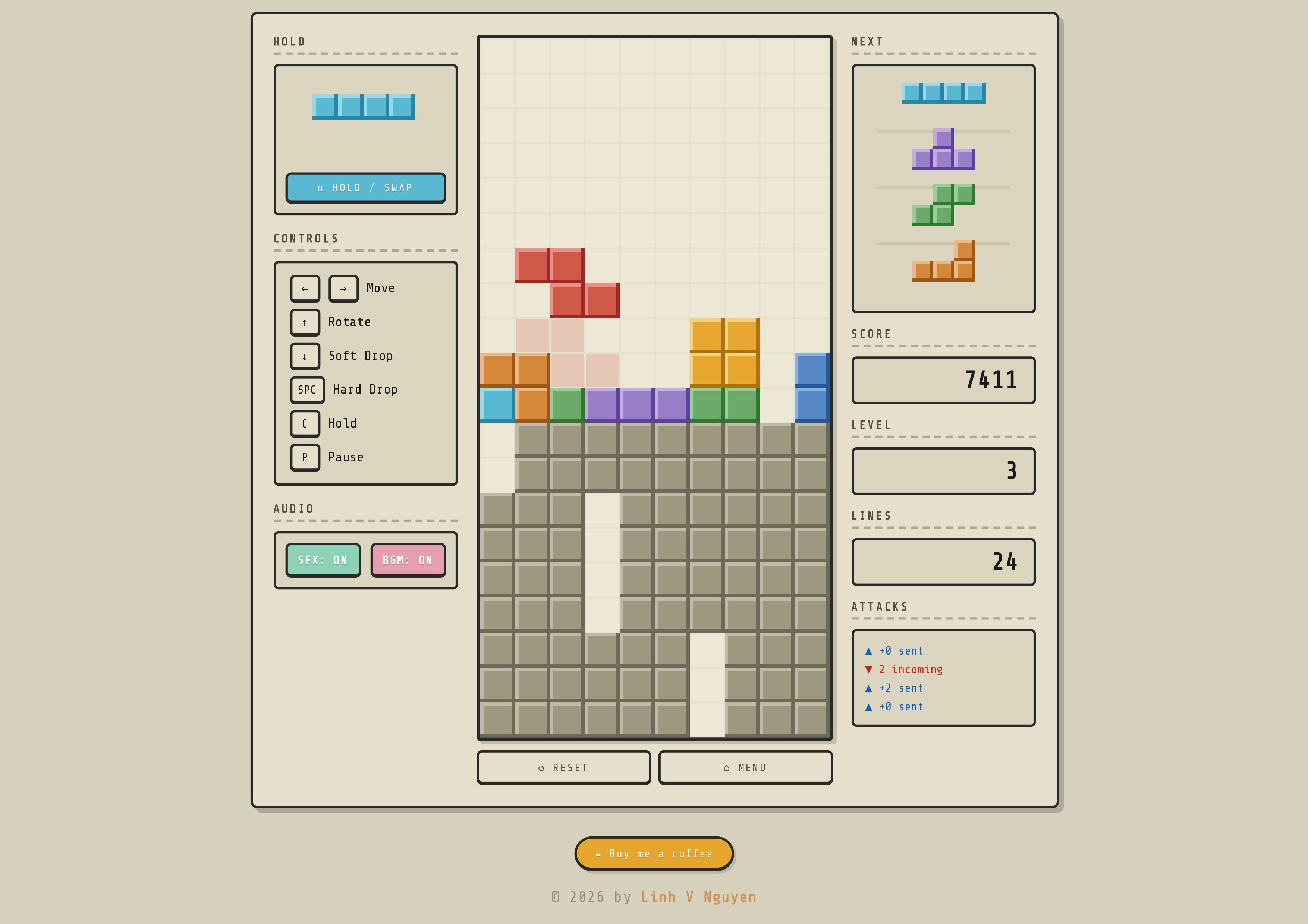Activate the HOLD / SWAP button
The height and width of the screenshot is (924, 1308).
(x=365, y=188)
